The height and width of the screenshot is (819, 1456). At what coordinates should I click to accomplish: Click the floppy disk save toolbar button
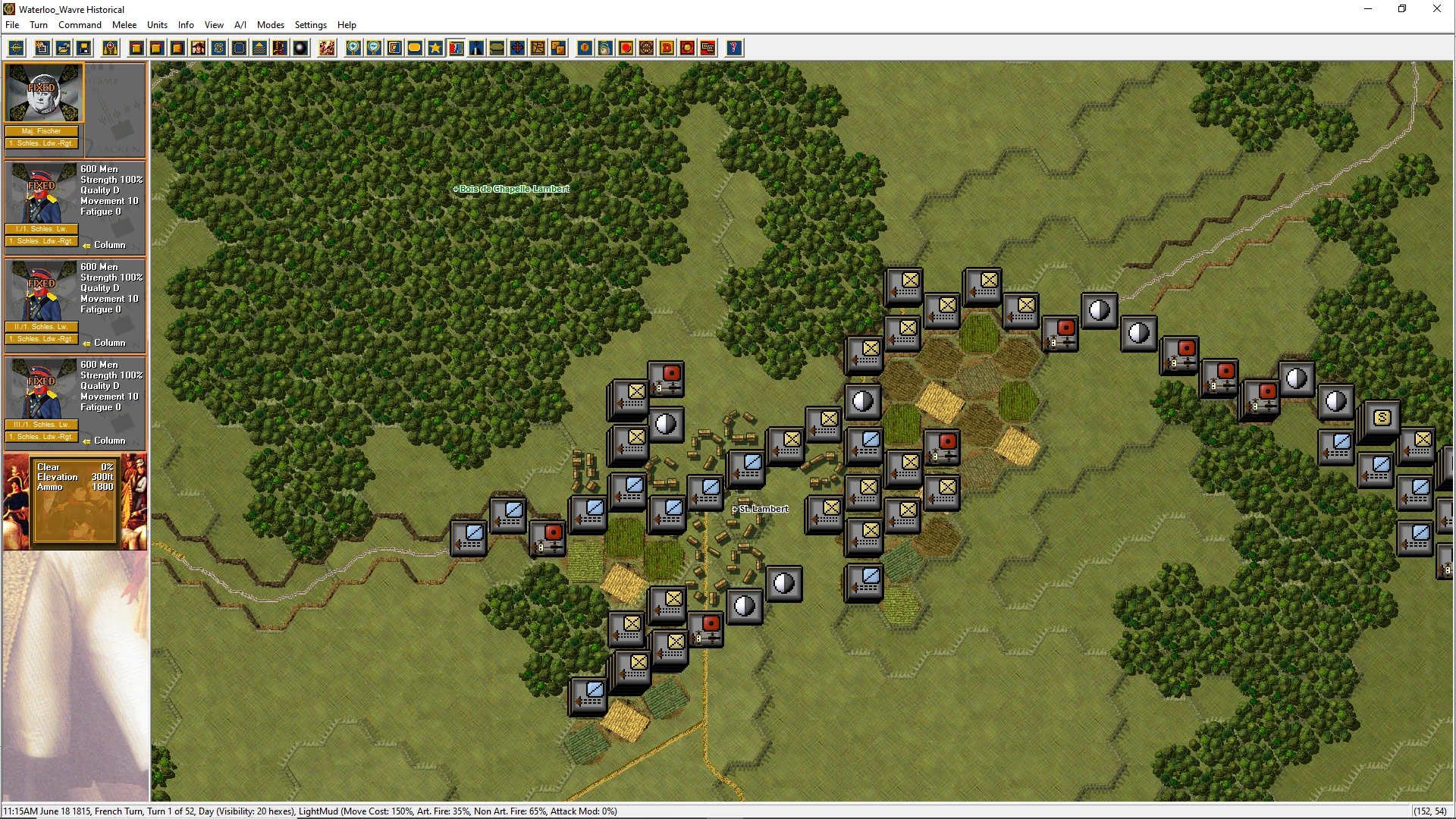point(84,49)
